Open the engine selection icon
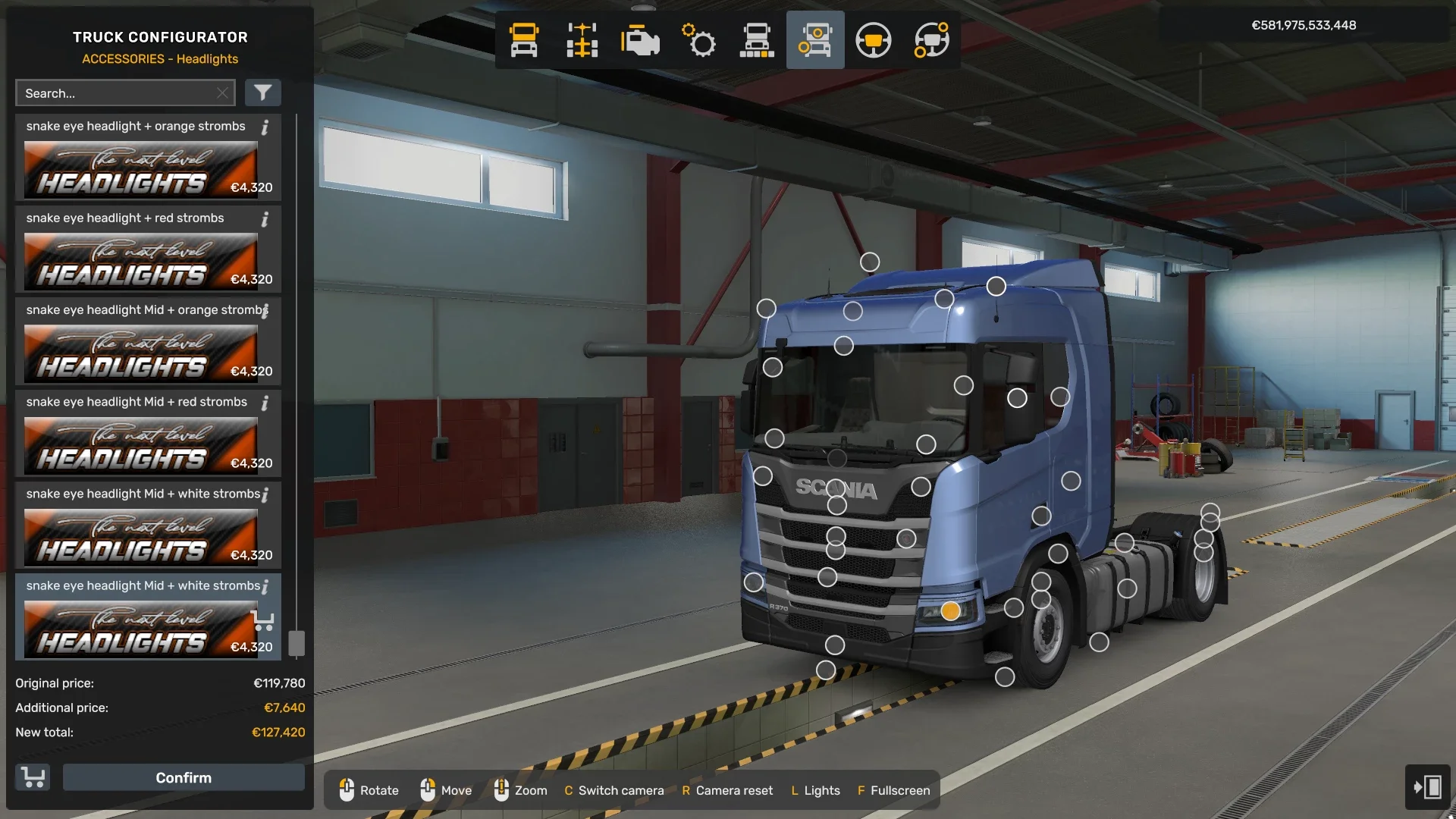This screenshot has height=819, width=1456. point(640,40)
